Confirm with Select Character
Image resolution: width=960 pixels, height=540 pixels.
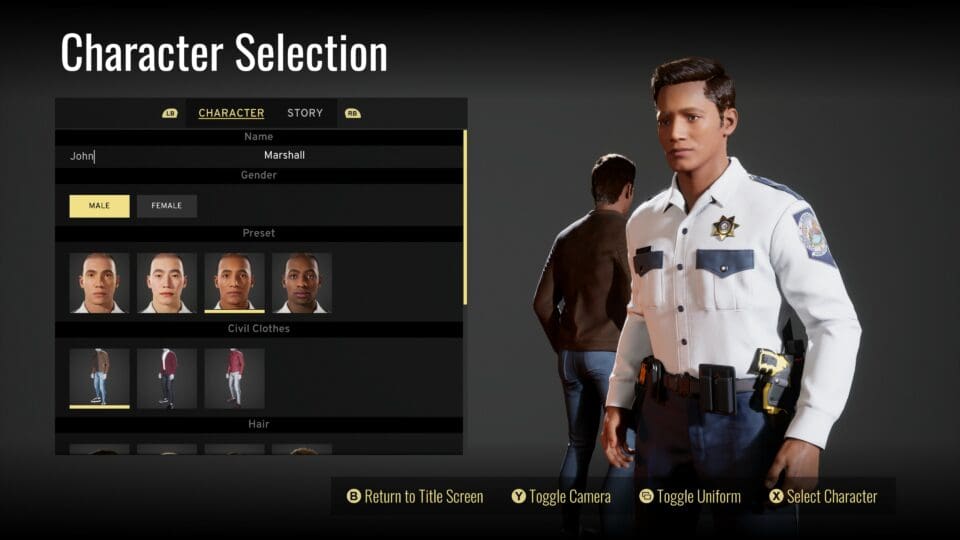823,497
